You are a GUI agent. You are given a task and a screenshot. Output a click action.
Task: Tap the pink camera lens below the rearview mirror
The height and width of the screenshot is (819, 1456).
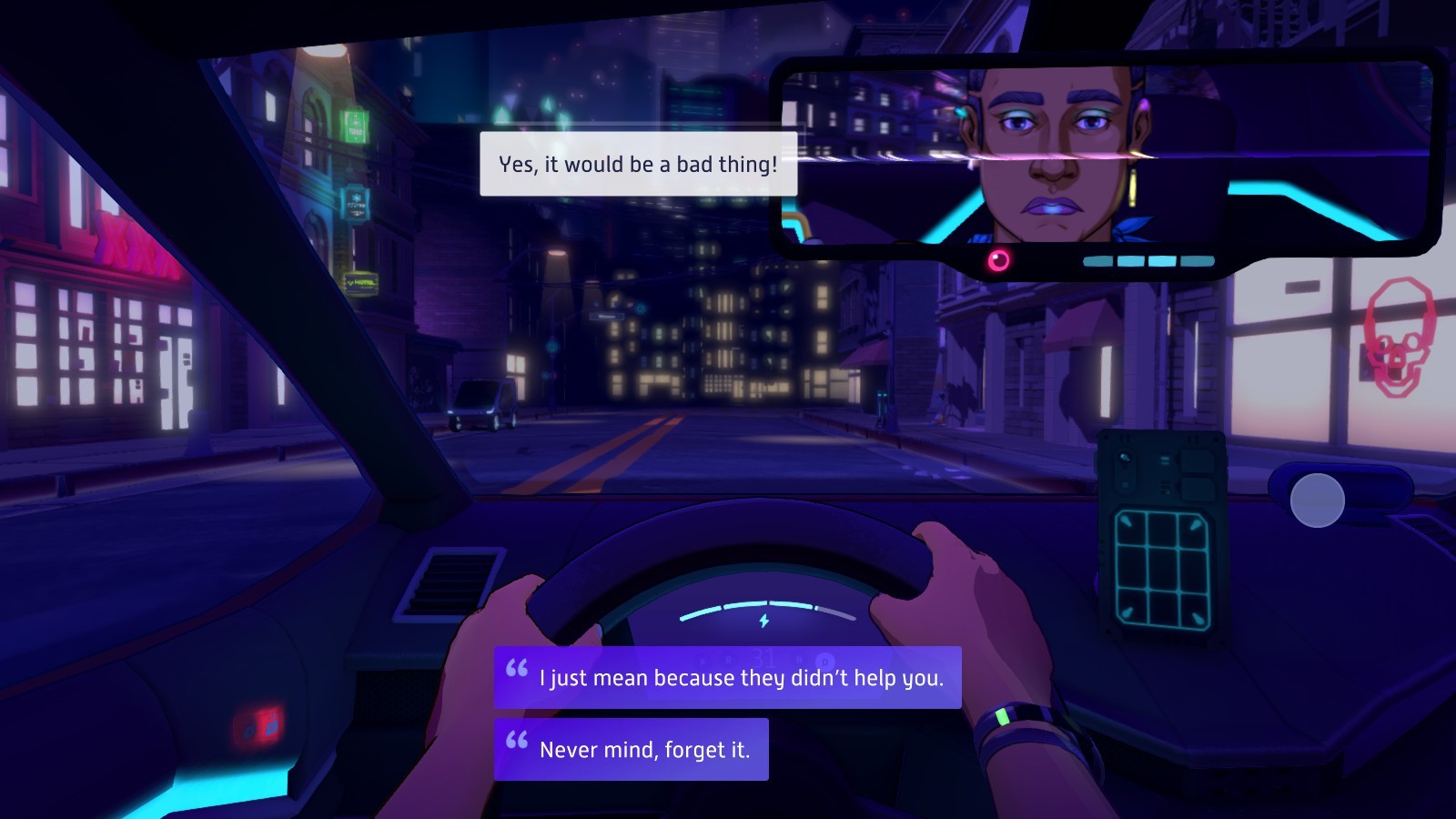[999, 262]
